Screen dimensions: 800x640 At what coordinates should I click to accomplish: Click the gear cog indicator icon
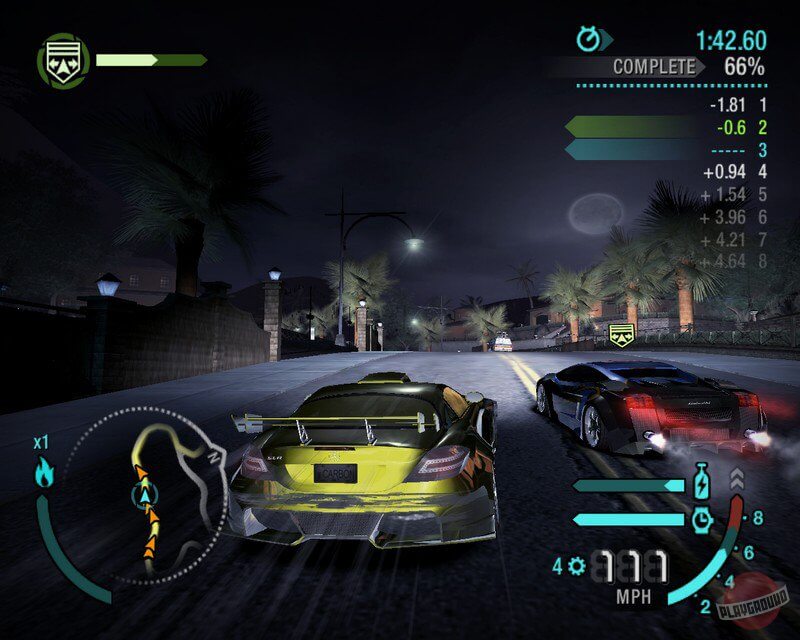[575, 567]
